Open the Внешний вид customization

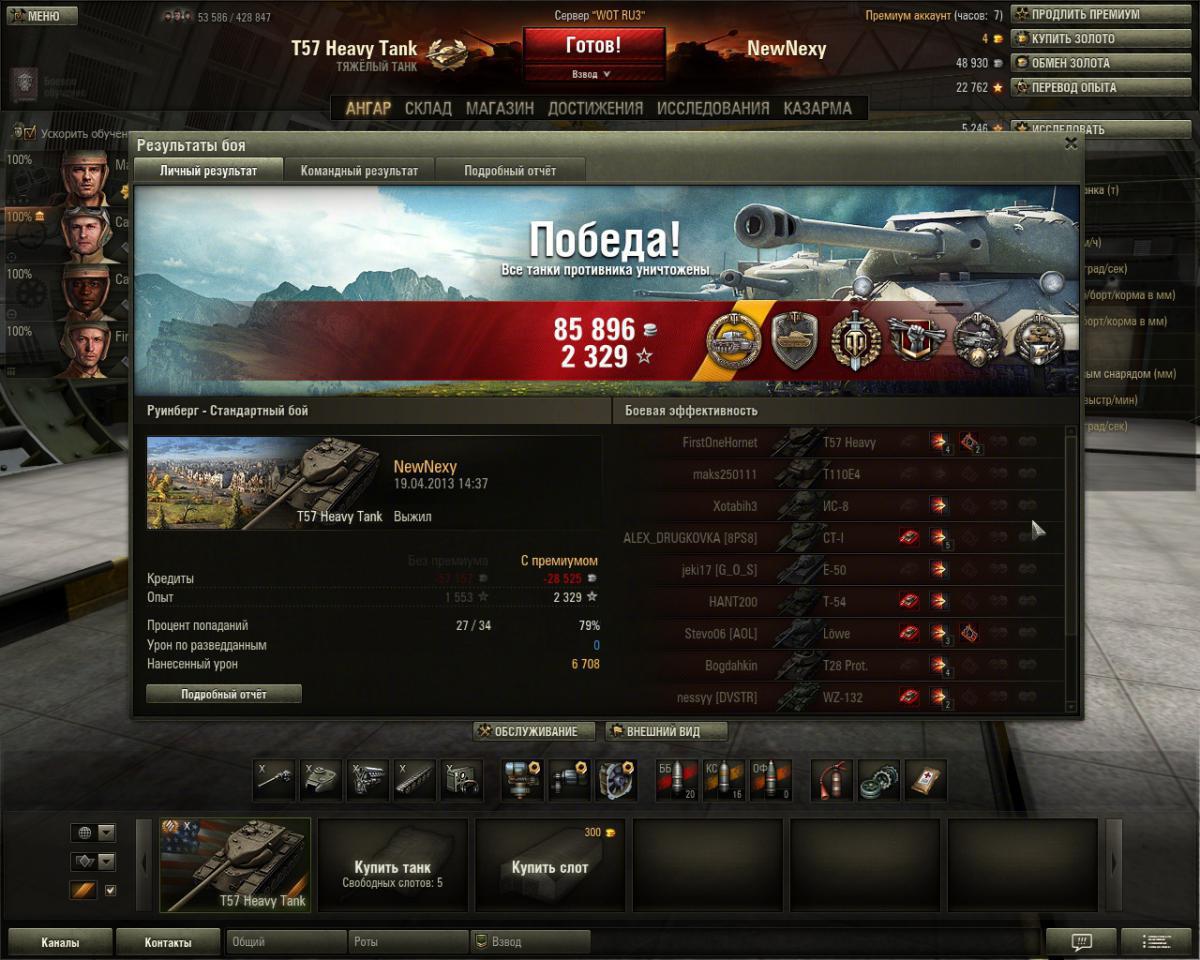pyautogui.click(x=666, y=732)
